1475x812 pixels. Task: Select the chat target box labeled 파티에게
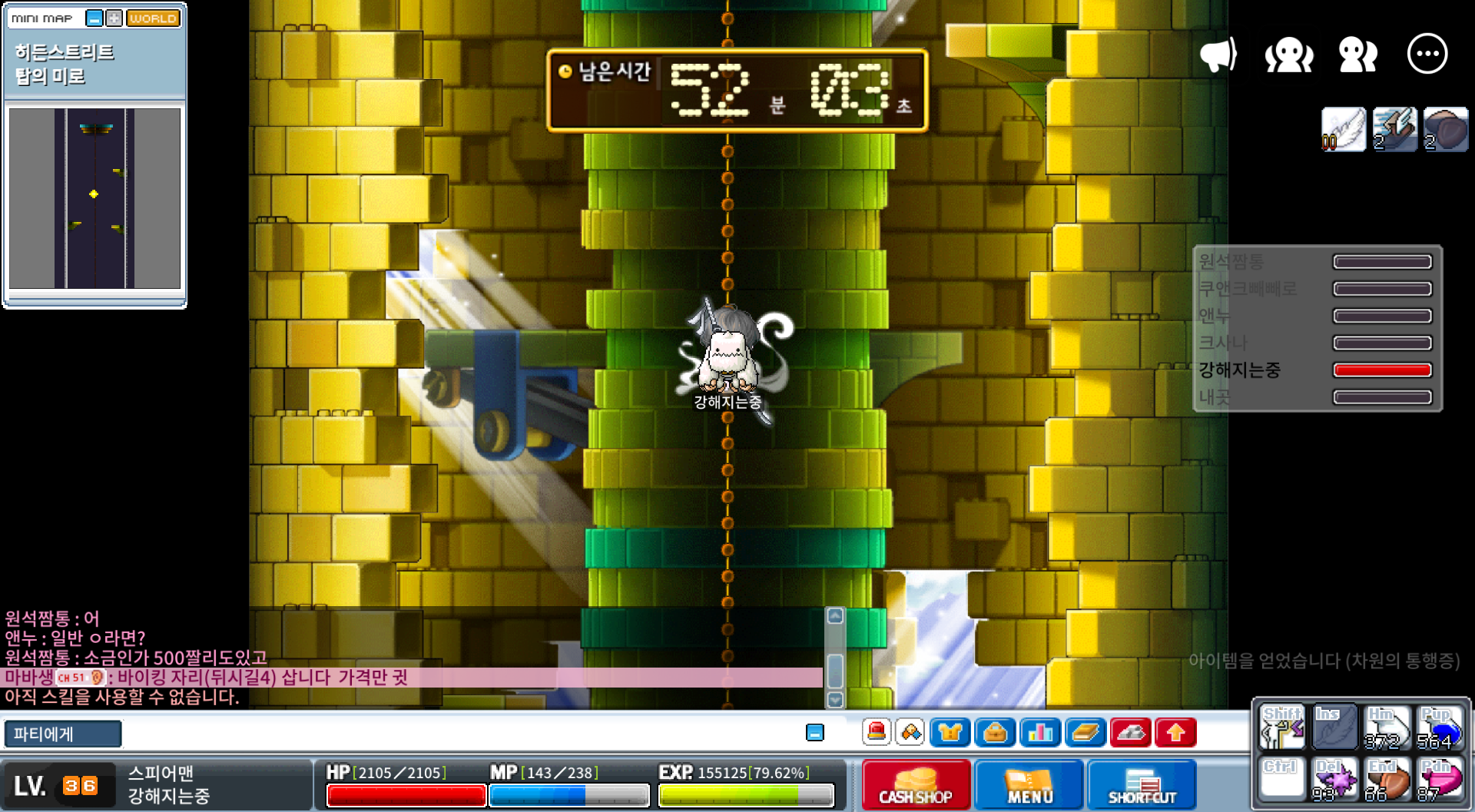(x=63, y=734)
